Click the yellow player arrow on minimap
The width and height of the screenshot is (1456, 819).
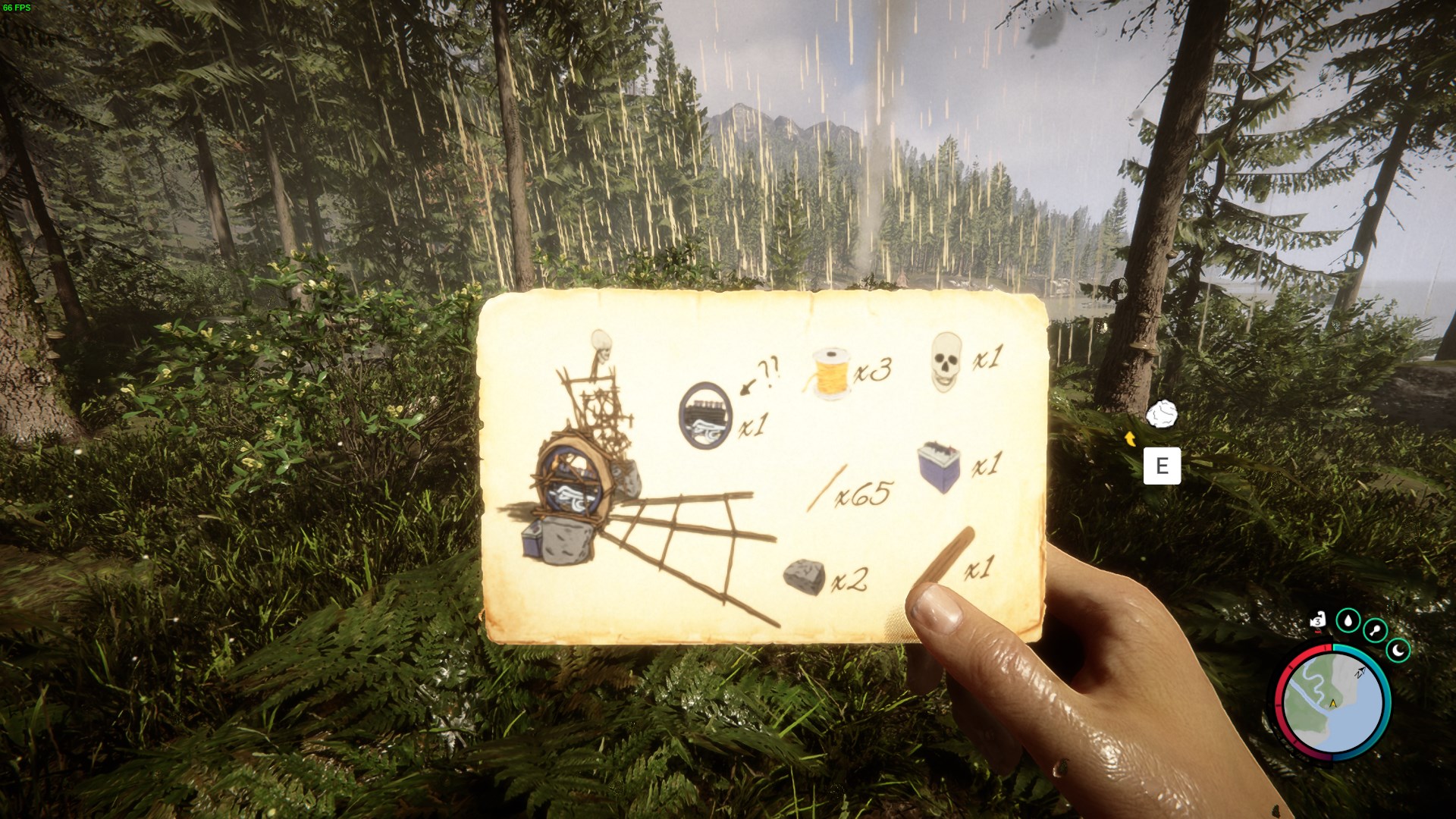(x=1332, y=704)
